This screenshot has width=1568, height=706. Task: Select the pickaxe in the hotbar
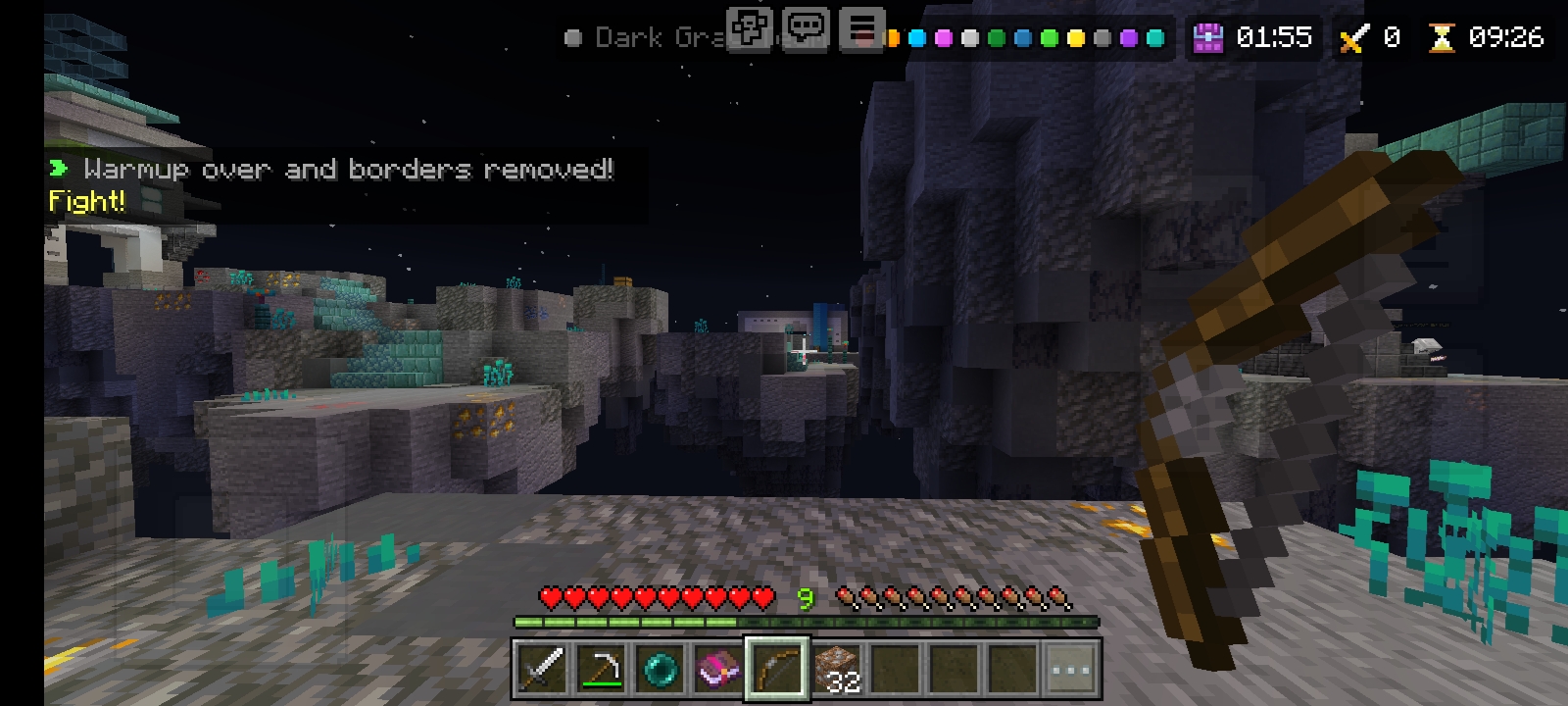(x=601, y=670)
